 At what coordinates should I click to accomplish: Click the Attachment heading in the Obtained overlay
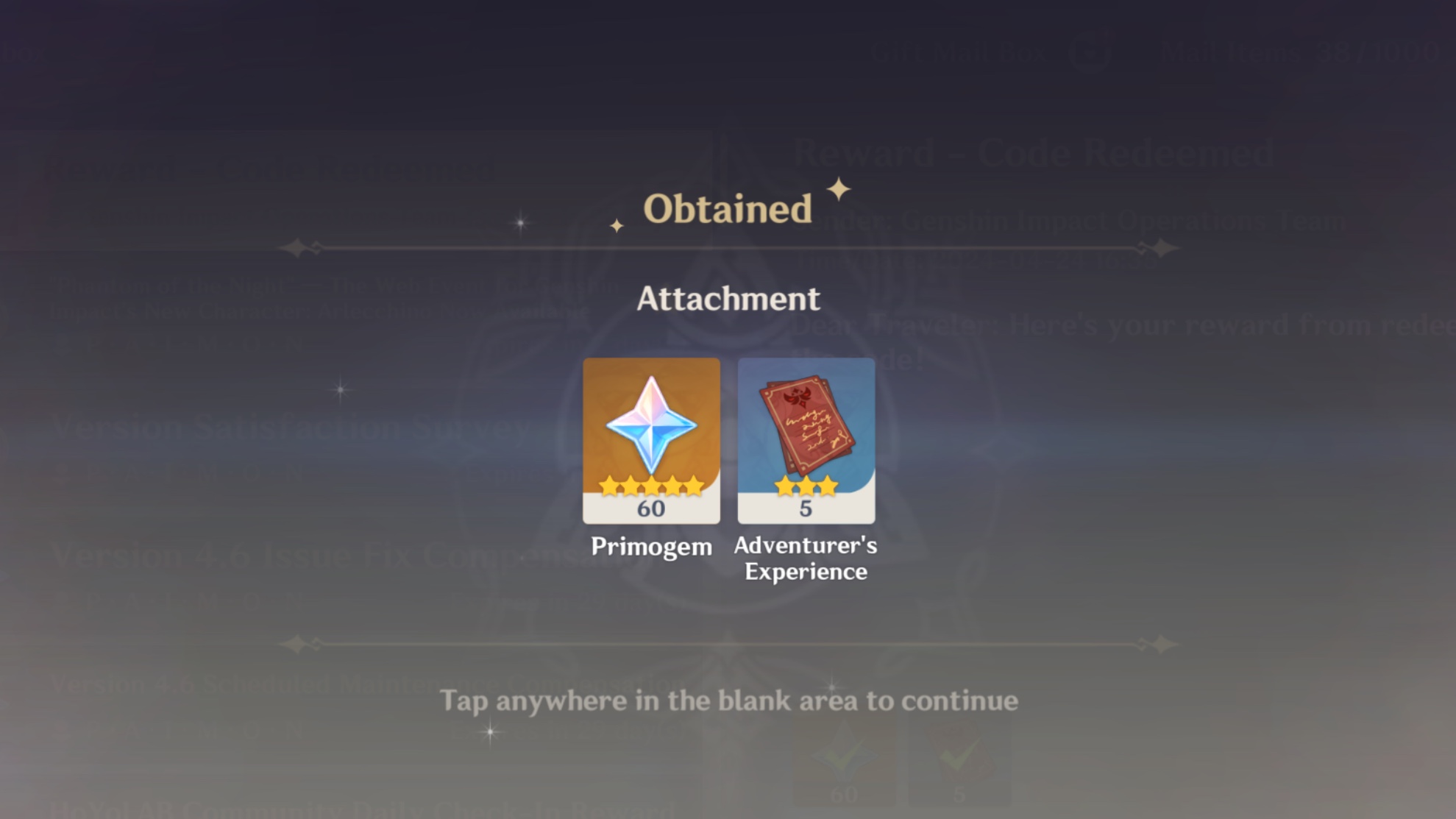pyautogui.click(x=728, y=298)
